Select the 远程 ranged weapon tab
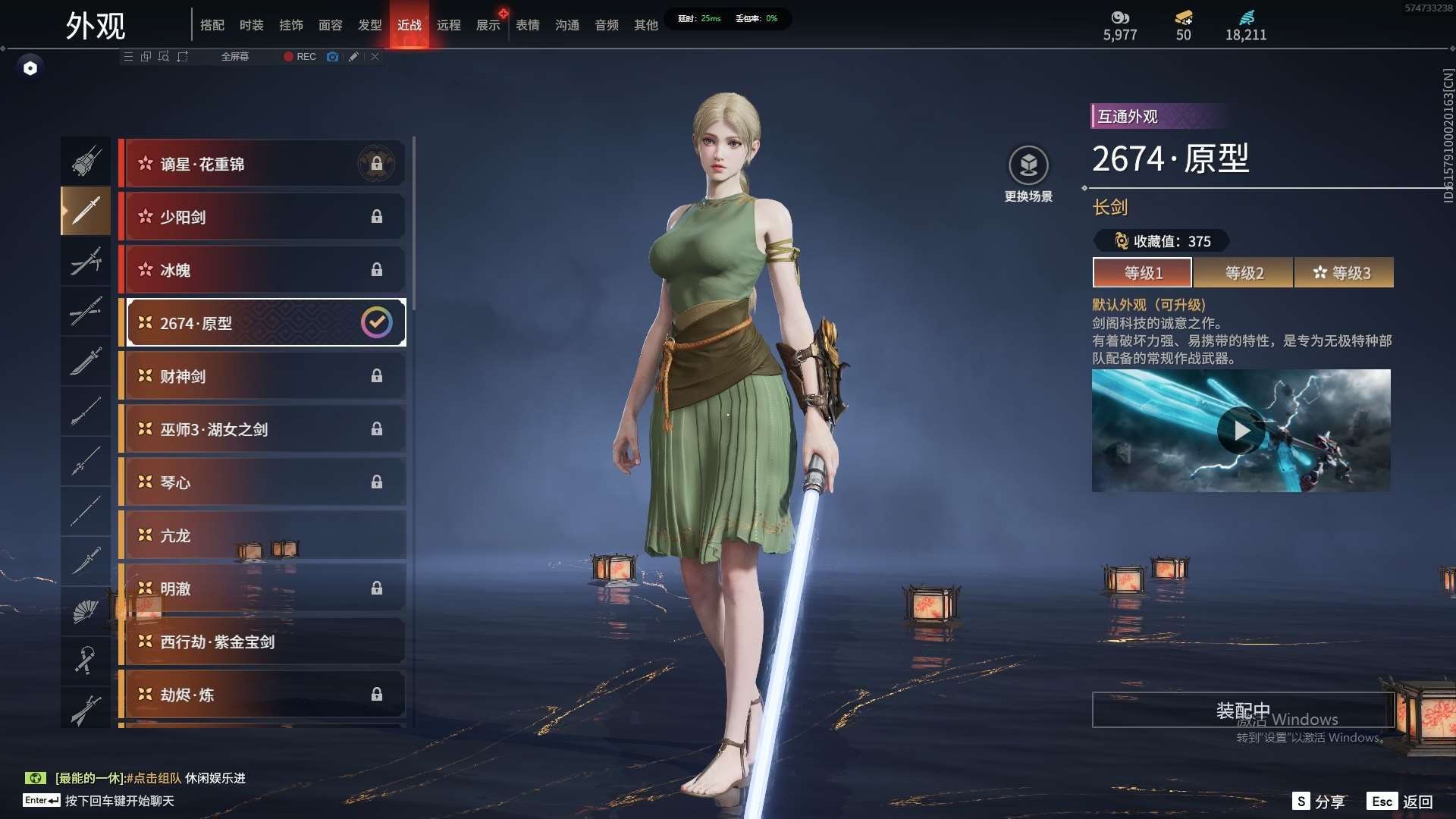This screenshot has height=819, width=1456. pos(448,25)
